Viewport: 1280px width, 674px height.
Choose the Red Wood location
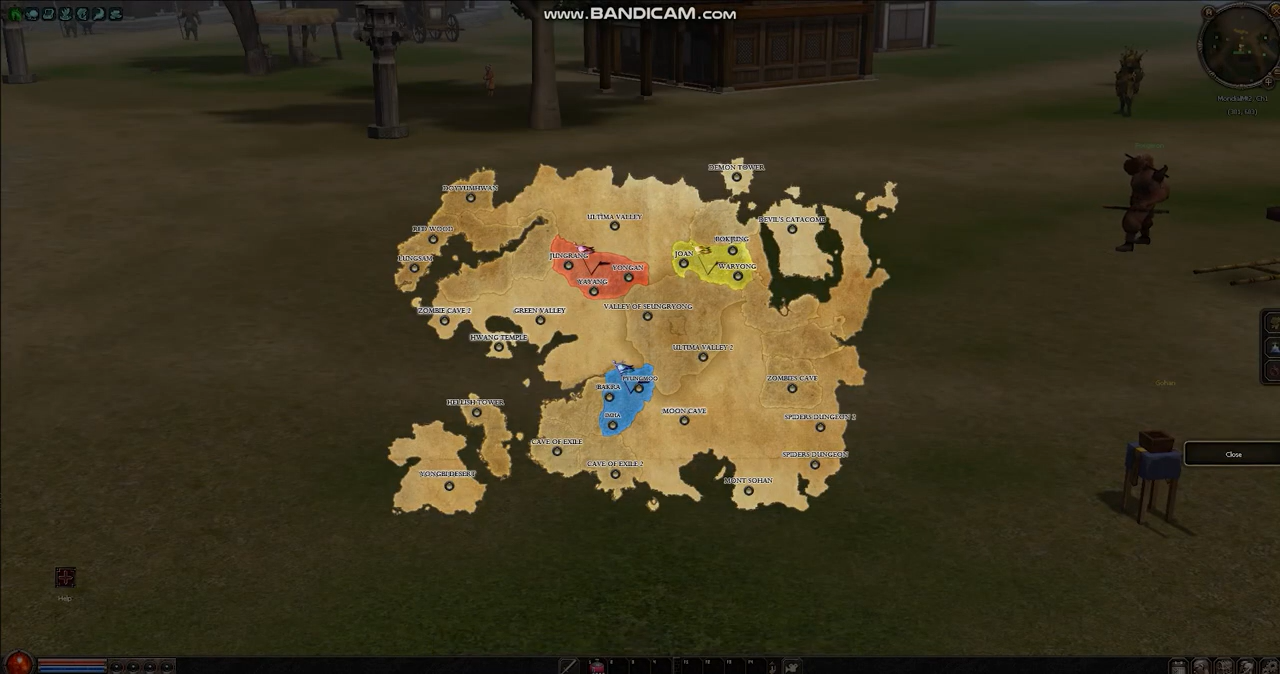(x=433, y=239)
